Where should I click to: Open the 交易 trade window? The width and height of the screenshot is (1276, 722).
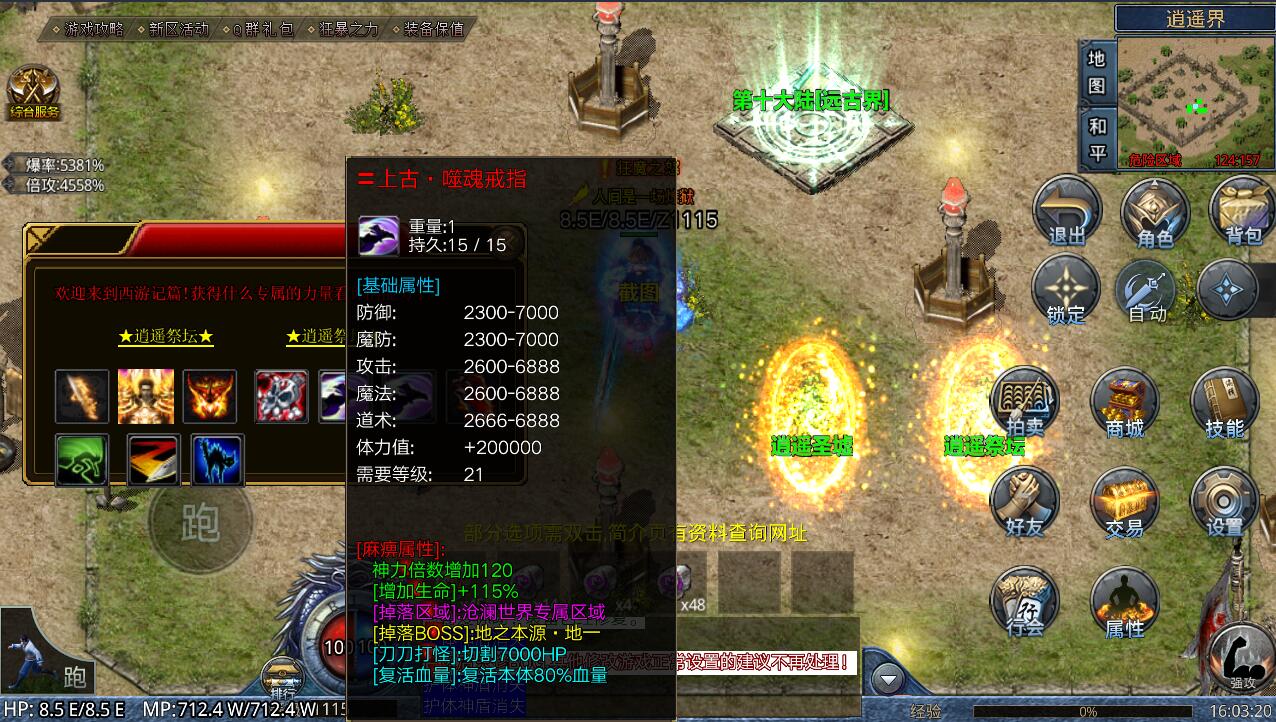pyautogui.click(x=1124, y=502)
